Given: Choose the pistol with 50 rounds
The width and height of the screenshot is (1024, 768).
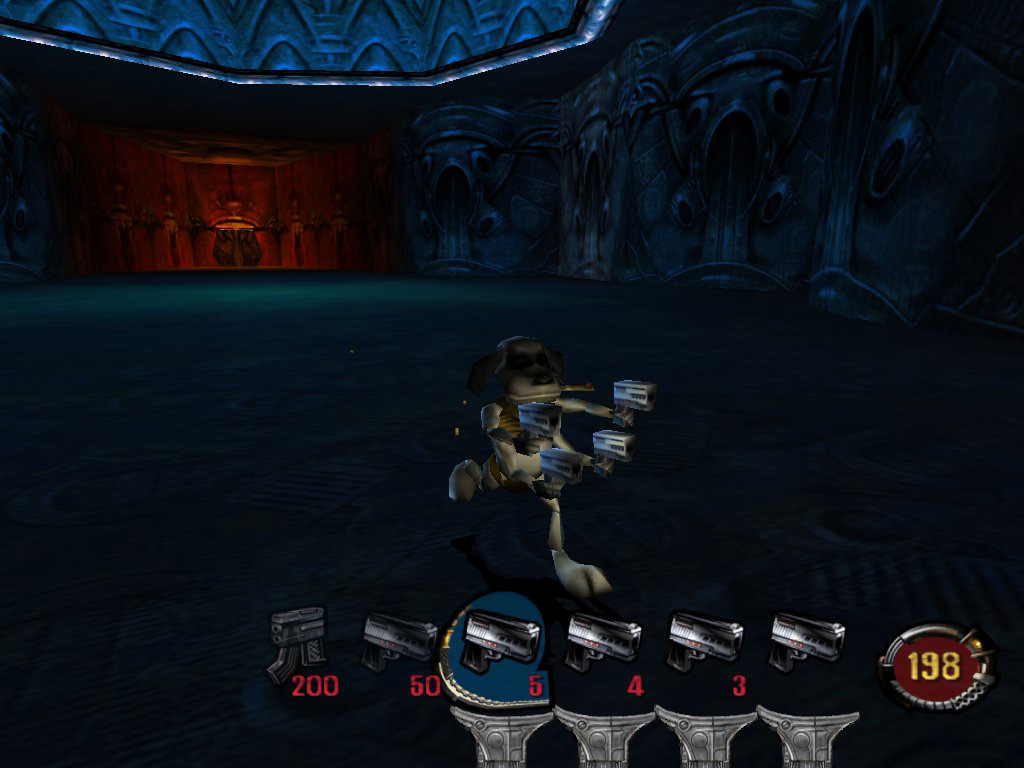Looking at the screenshot, I should tap(398, 641).
